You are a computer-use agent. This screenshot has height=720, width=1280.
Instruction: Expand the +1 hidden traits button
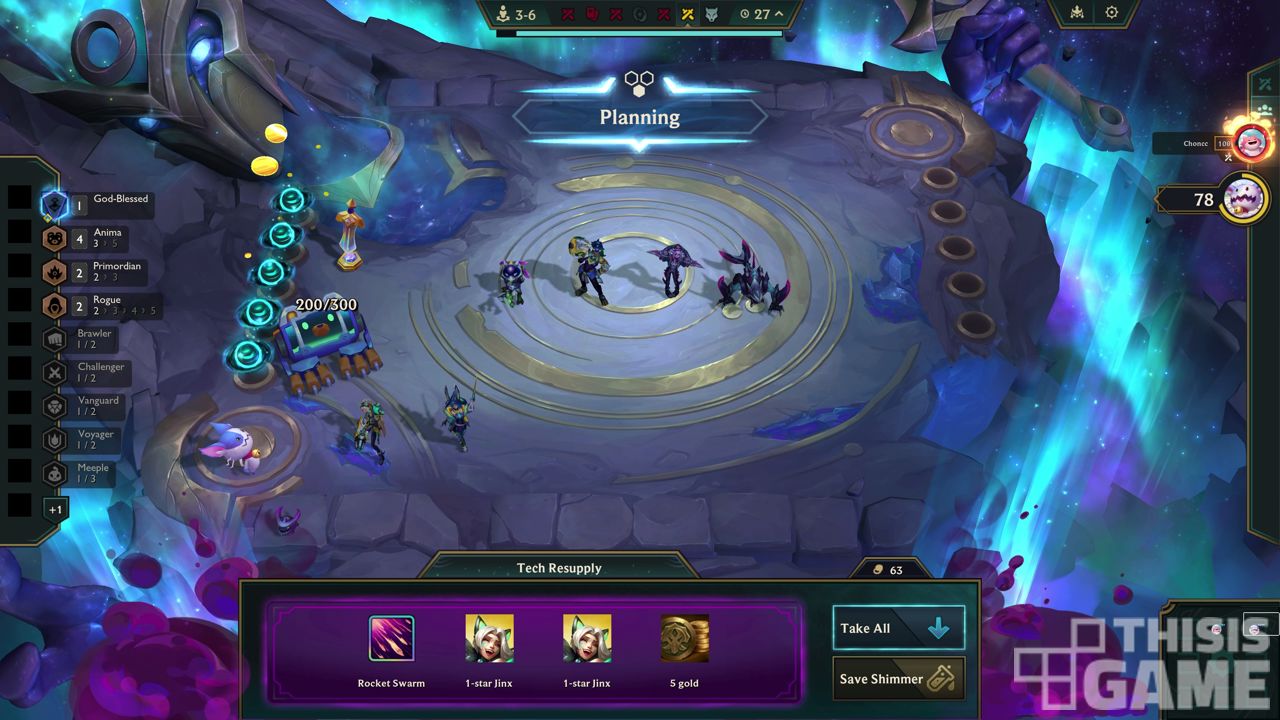(x=55, y=509)
